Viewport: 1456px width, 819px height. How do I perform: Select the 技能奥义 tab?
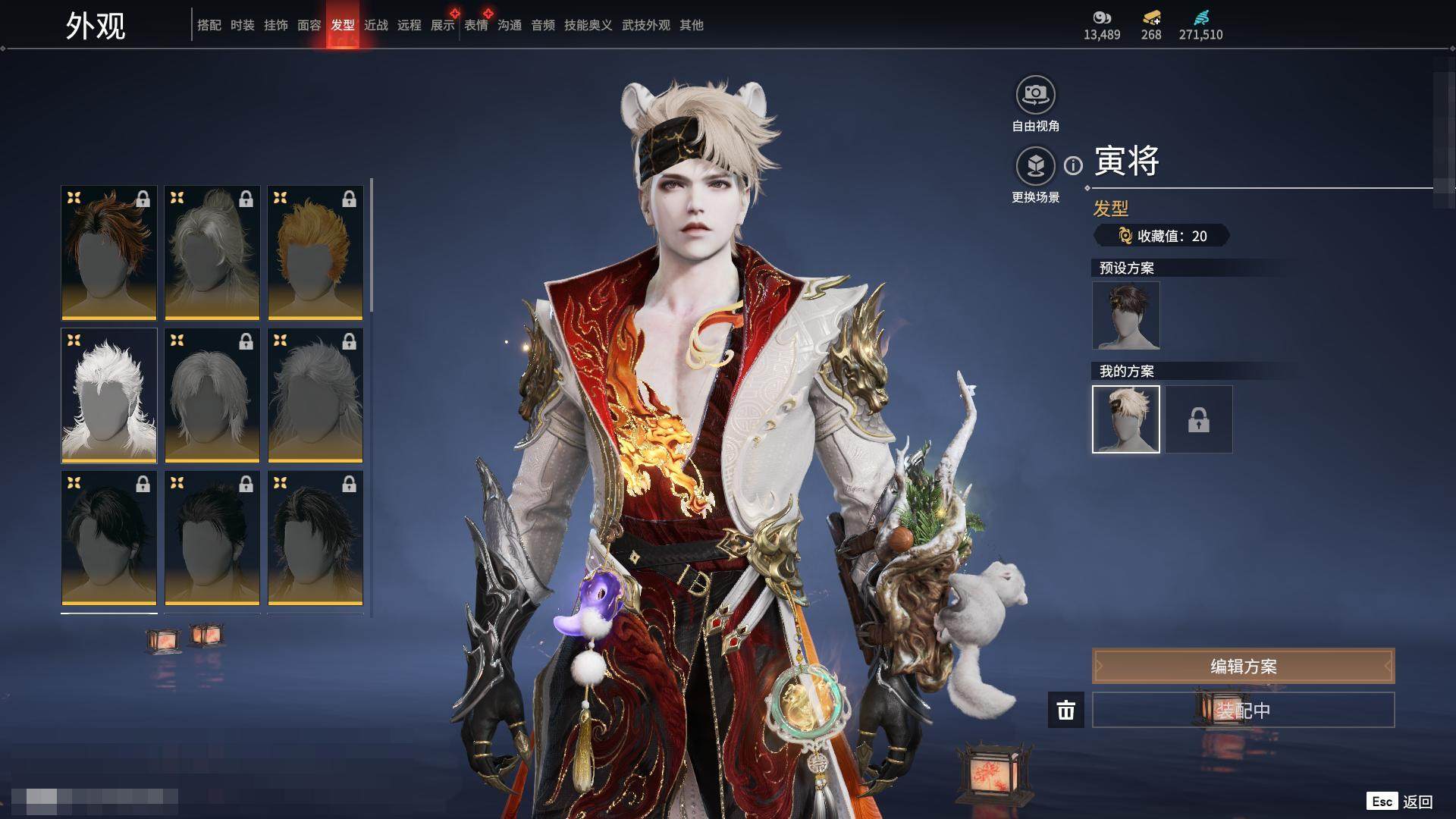tap(588, 25)
